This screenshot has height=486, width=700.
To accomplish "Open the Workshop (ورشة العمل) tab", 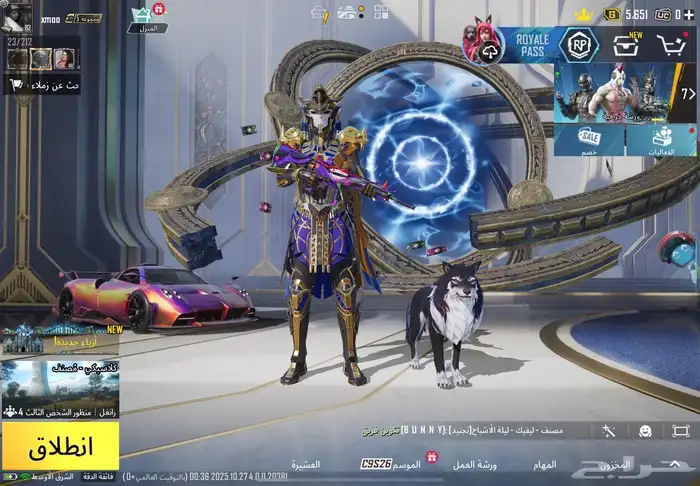I will click(x=475, y=464).
